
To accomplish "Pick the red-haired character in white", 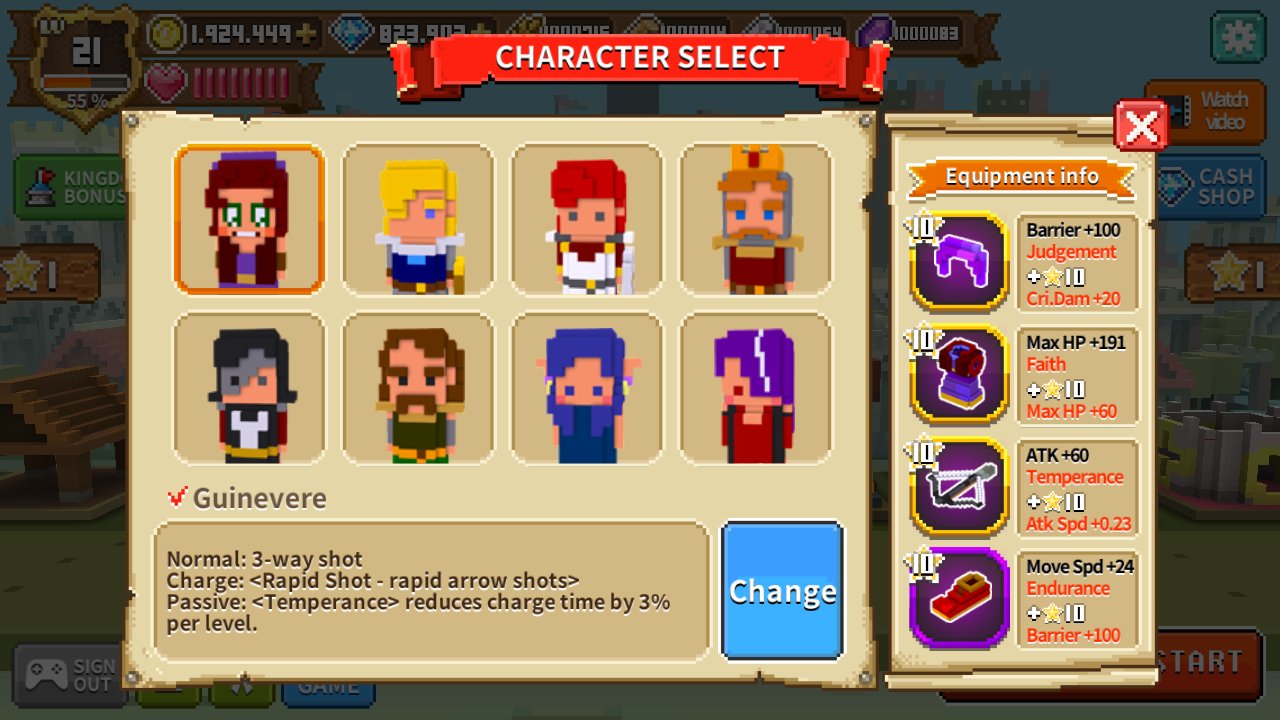I will pos(587,219).
